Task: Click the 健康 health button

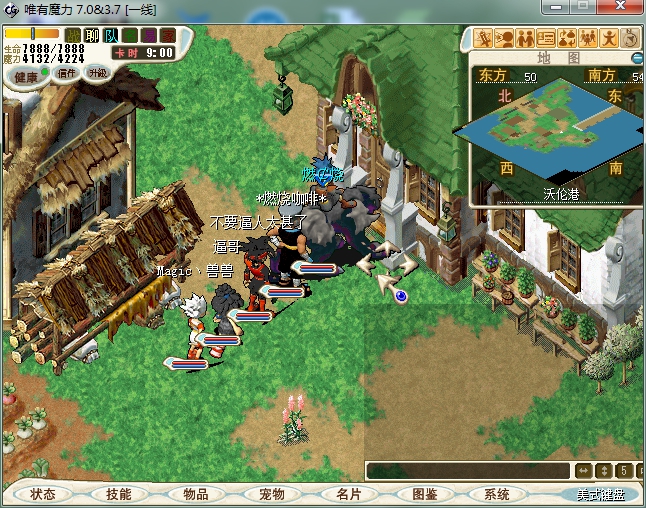Action: [26, 76]
